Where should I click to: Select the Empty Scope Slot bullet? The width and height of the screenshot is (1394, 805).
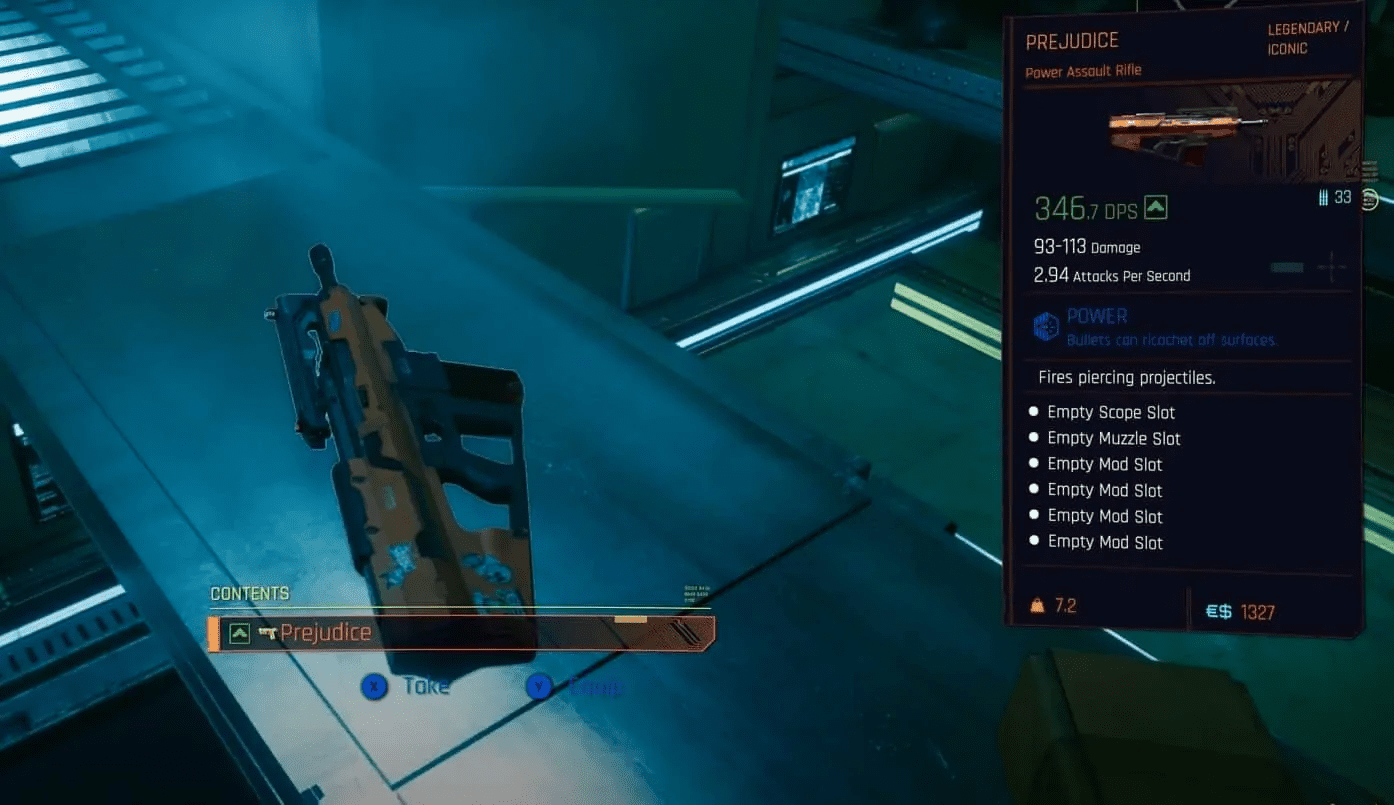(x=1035, y=411)
